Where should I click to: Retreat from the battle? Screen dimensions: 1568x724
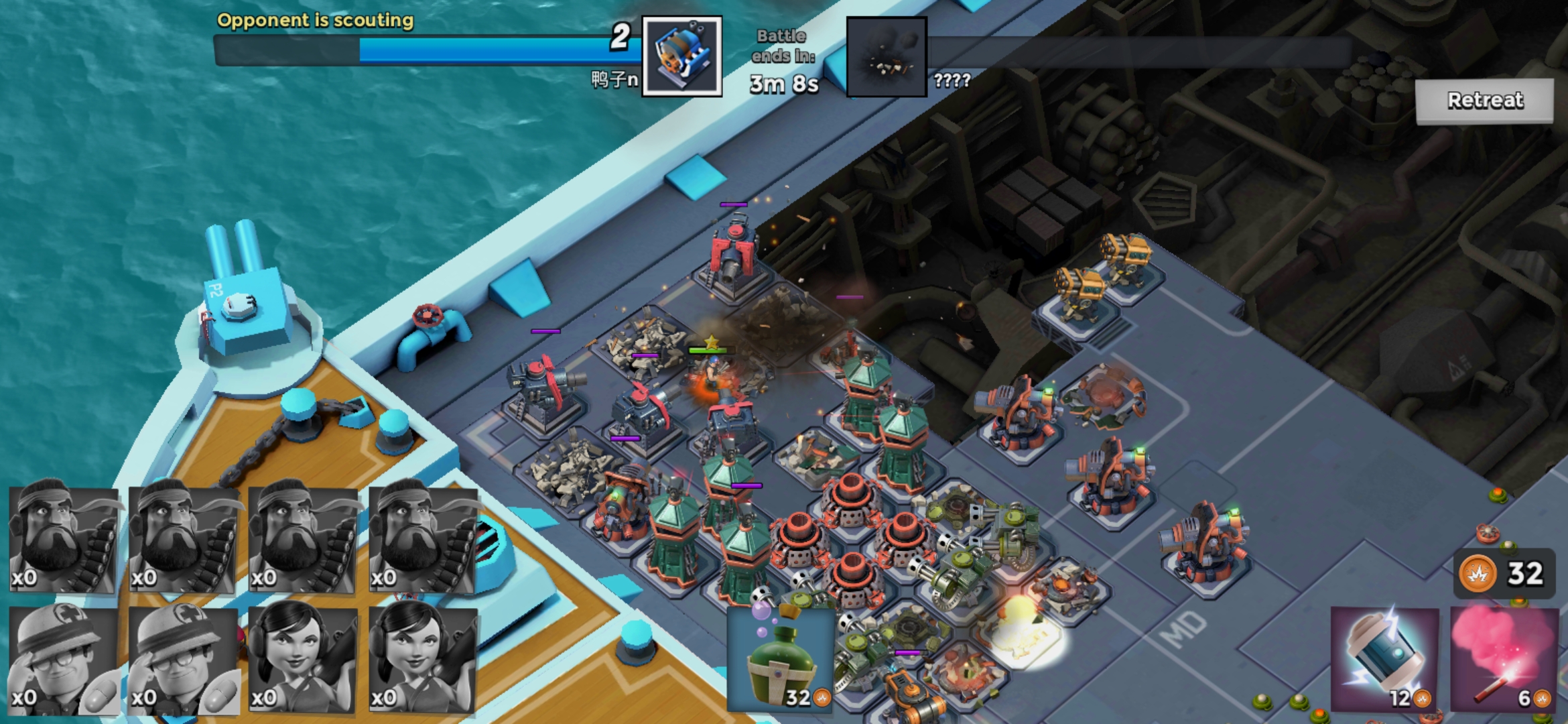tap(1484, 101)
